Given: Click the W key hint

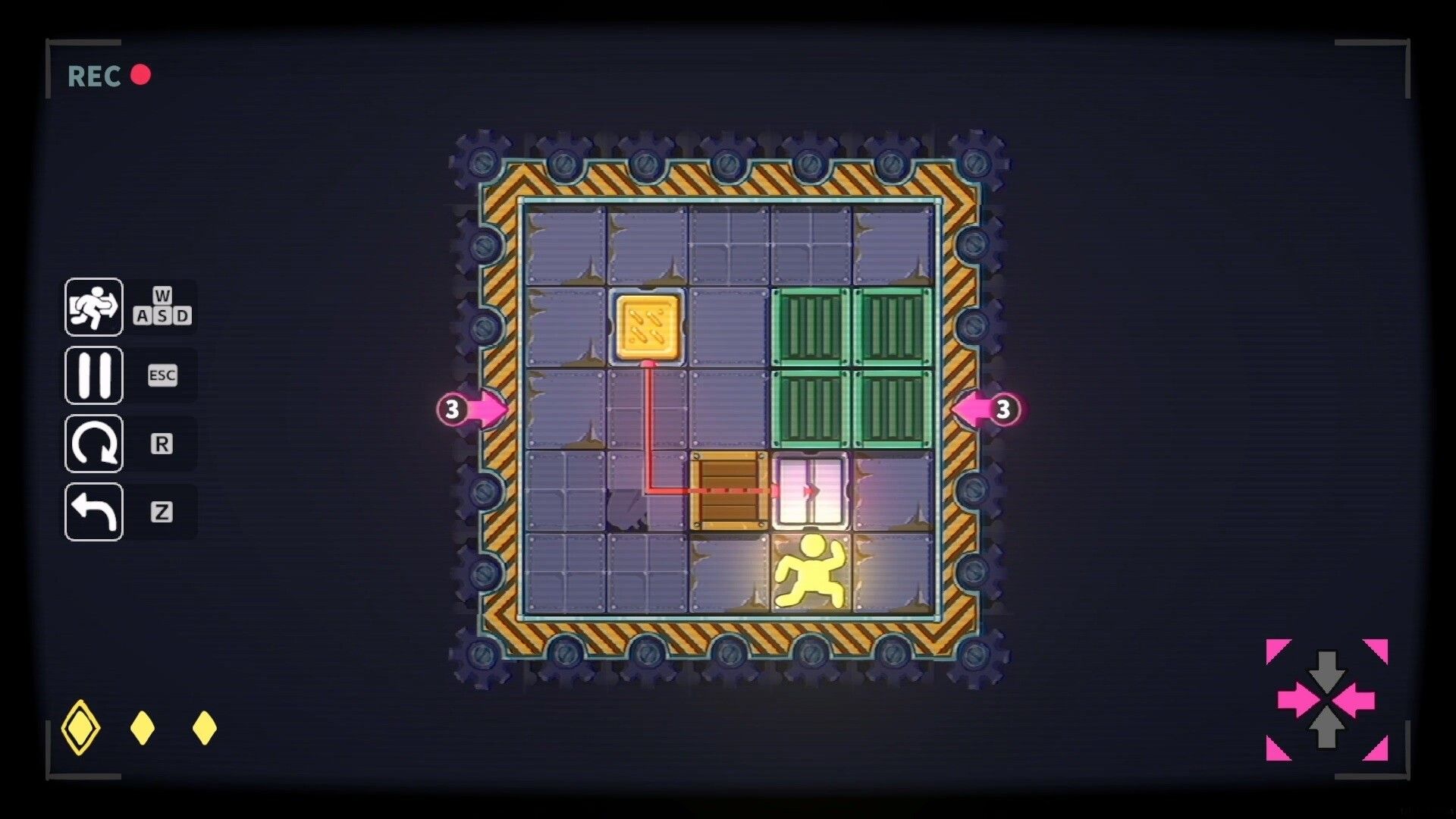Looking at the screenshot, I should pos(162,296).
